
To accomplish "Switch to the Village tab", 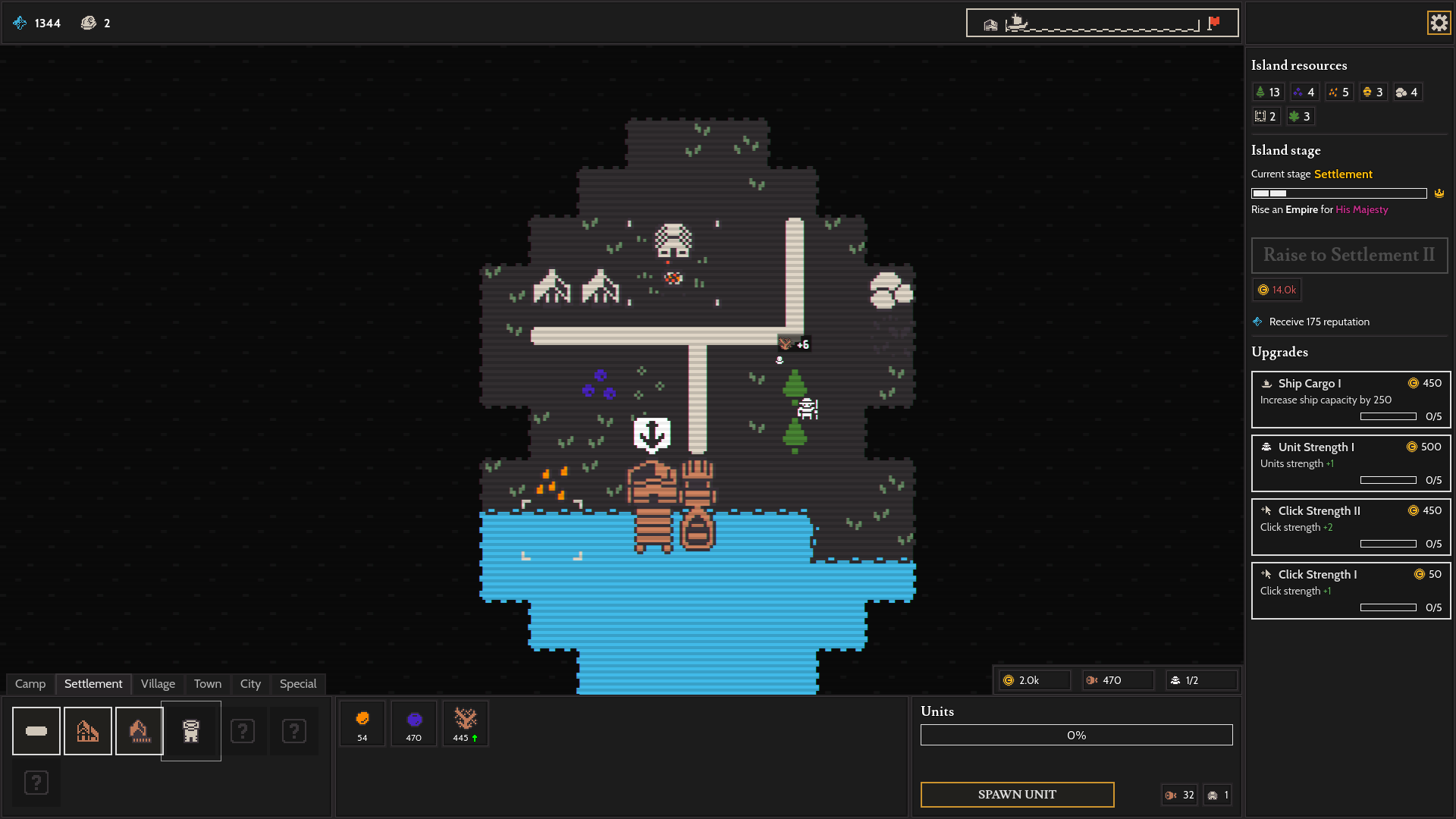I will [157, 683].
